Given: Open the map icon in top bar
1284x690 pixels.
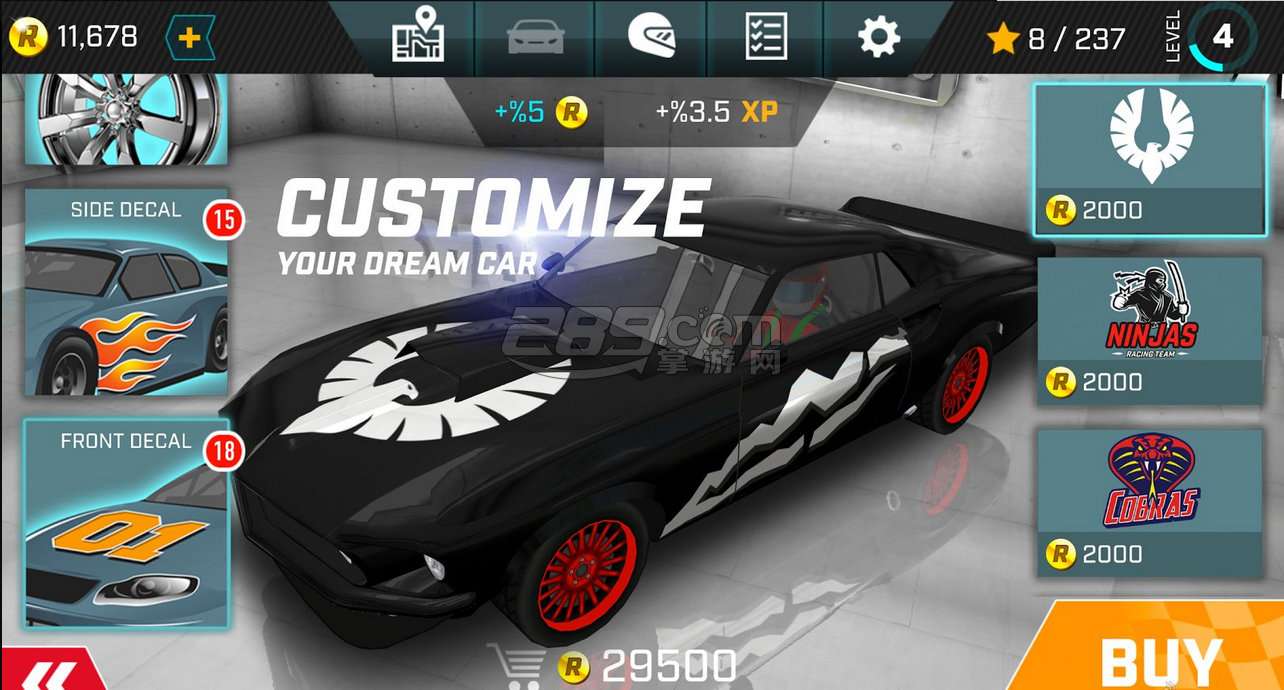Looking at the screenshot, I should pos(417,36).
